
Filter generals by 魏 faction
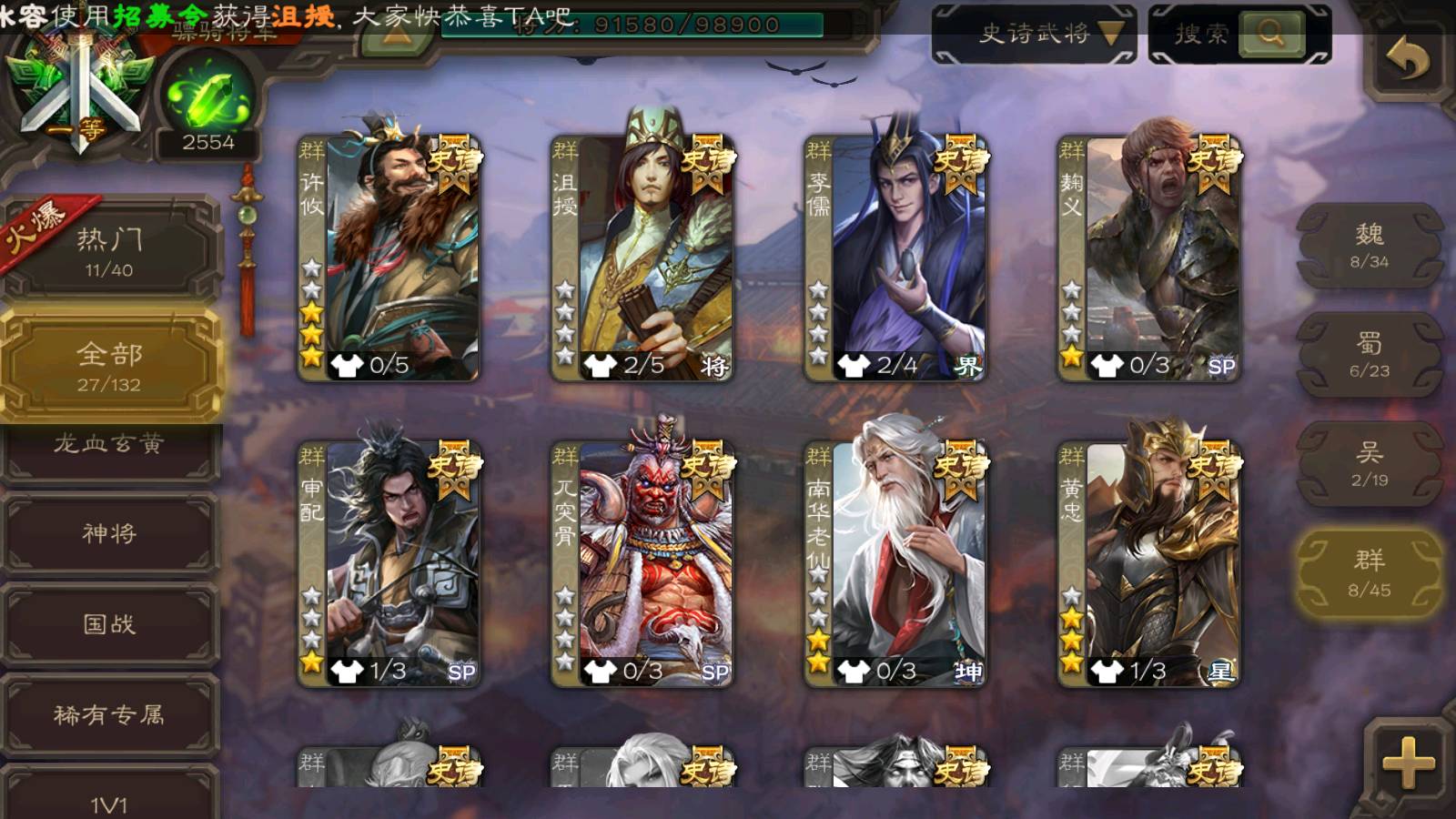pos(1369,246)
